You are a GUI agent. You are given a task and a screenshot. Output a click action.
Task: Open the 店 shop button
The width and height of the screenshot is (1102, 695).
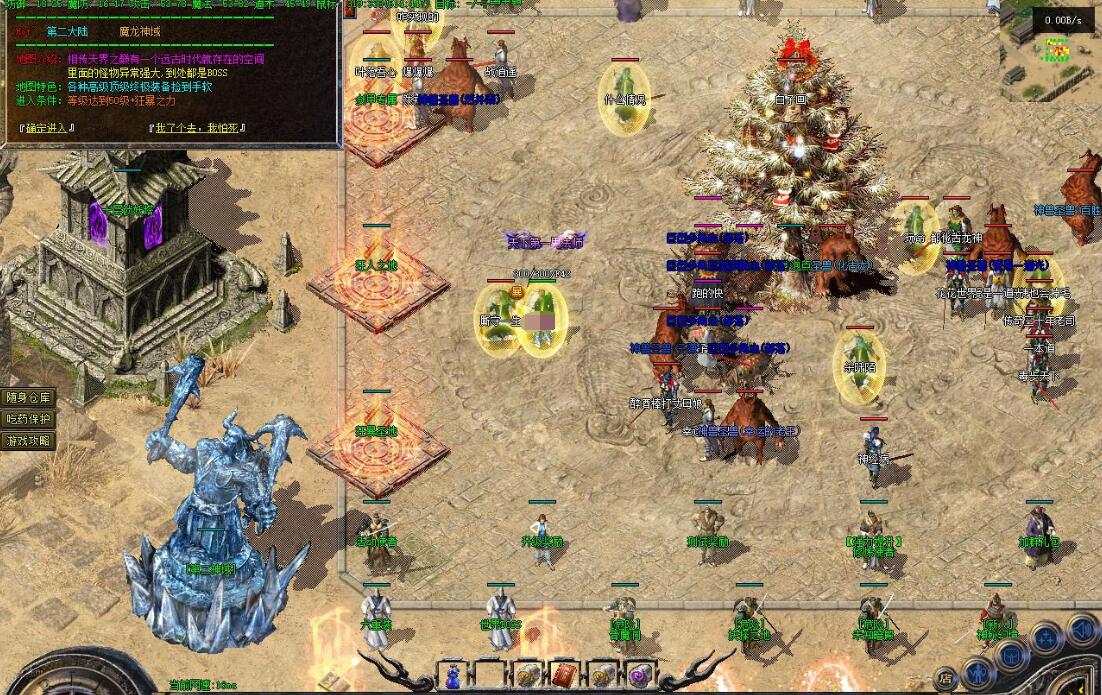pyautogui.click(x=946, y=677)
